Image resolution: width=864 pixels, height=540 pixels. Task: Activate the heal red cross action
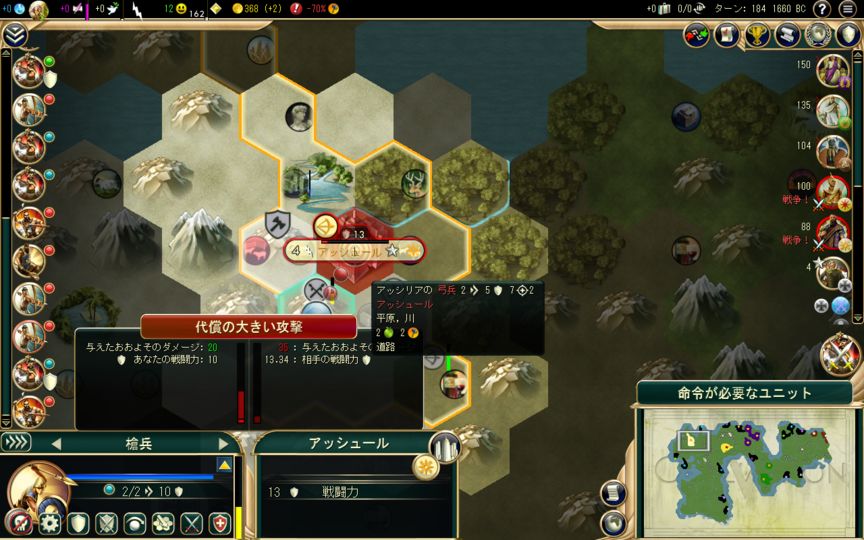[x=219, y=523]
